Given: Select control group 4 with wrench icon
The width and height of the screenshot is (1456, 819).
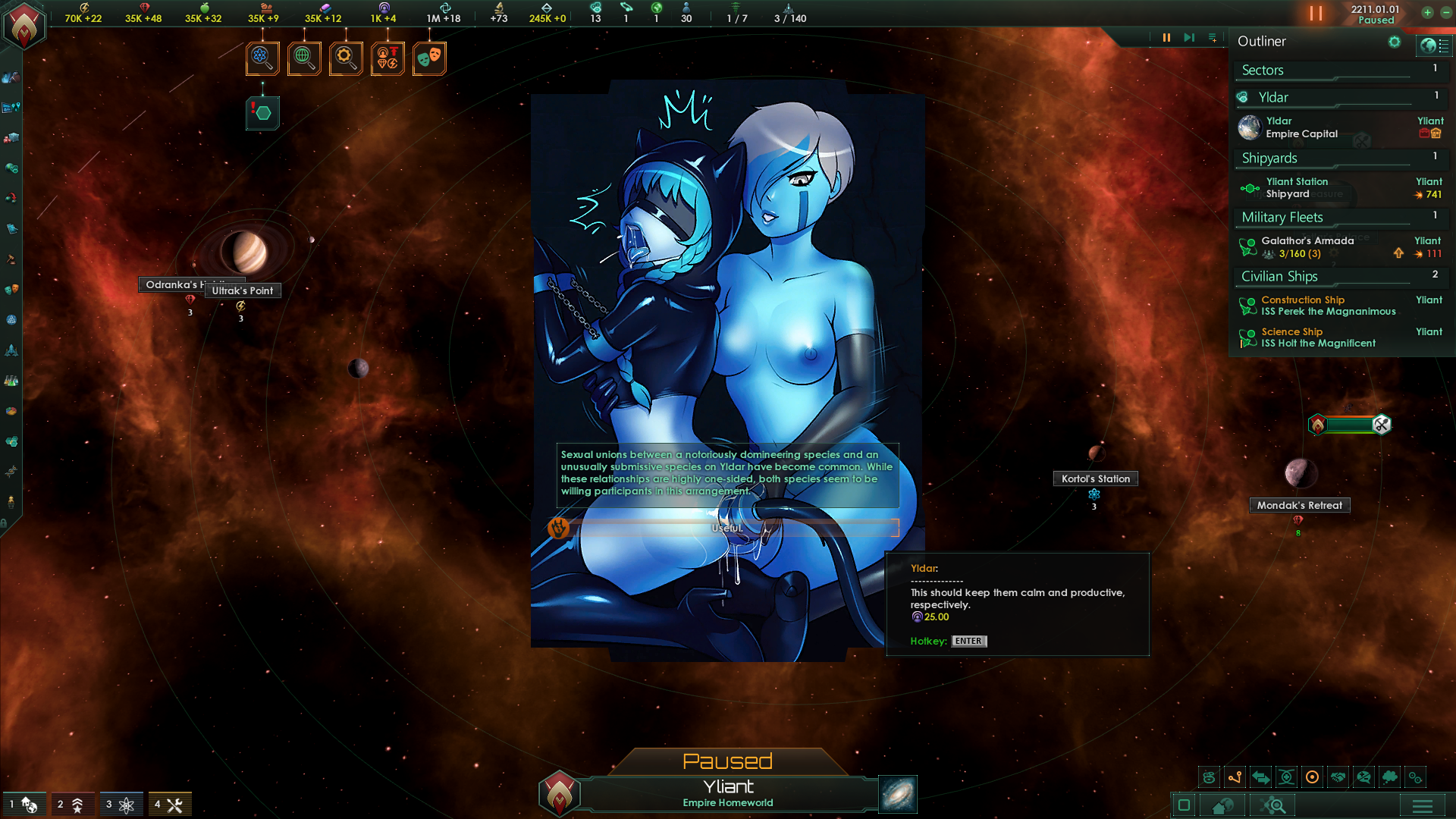Looking at the screenshot, I should coord(169,804).
